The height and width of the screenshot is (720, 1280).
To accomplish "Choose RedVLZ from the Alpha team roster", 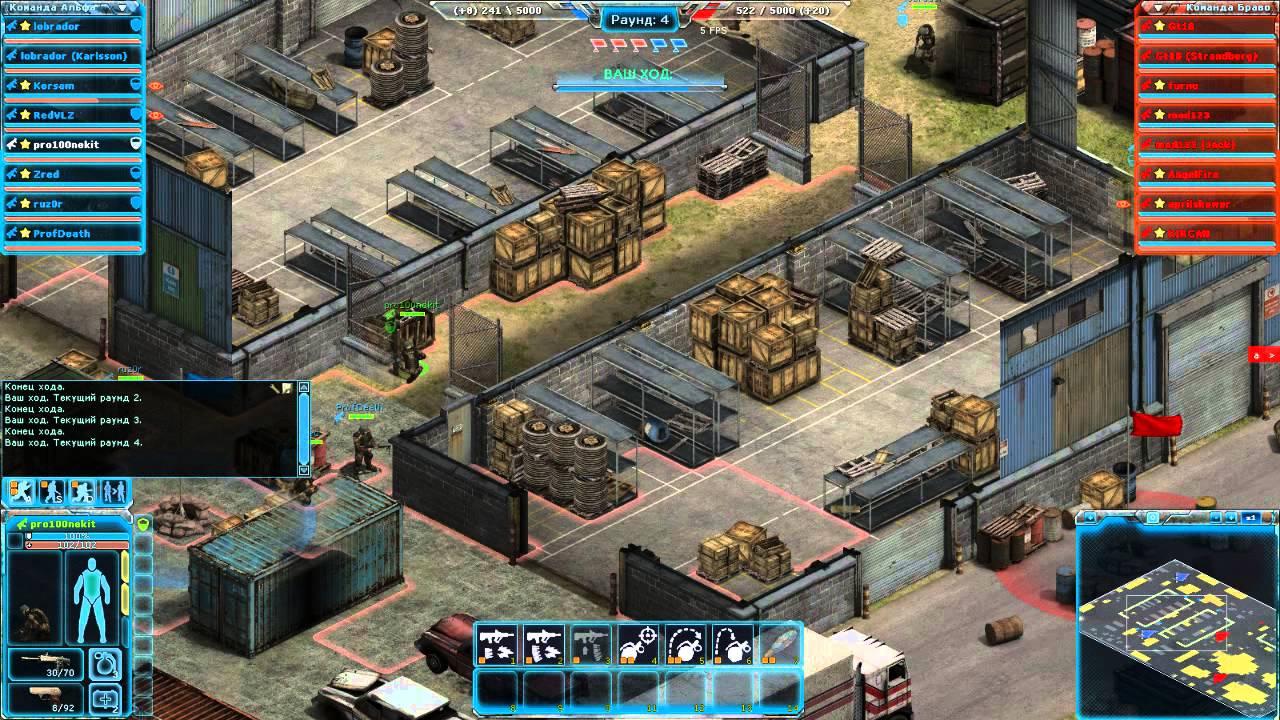I will pyautogui.click(x=68, y=115).
